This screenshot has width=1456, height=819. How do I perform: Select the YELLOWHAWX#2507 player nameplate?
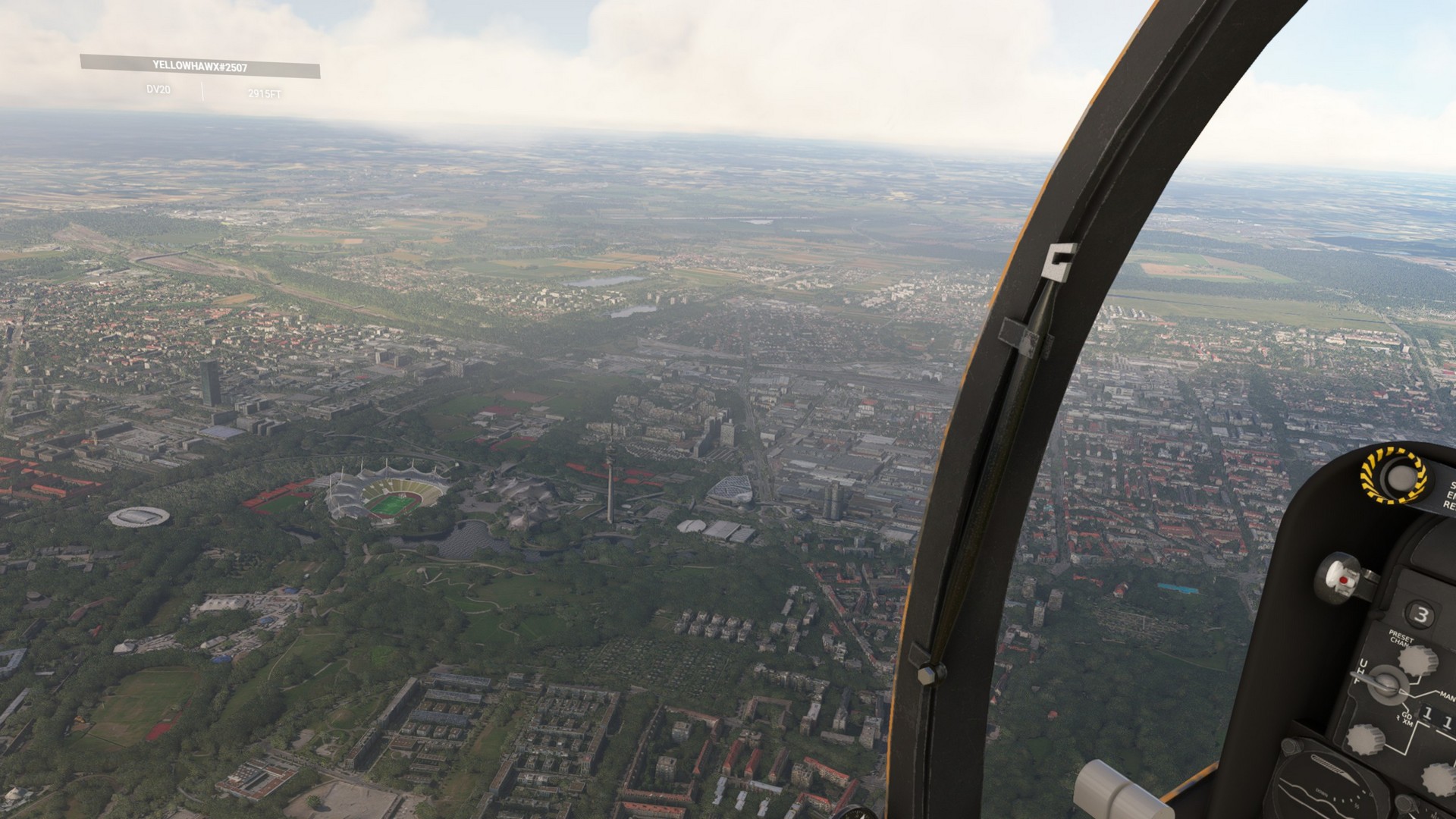(199, 67)
